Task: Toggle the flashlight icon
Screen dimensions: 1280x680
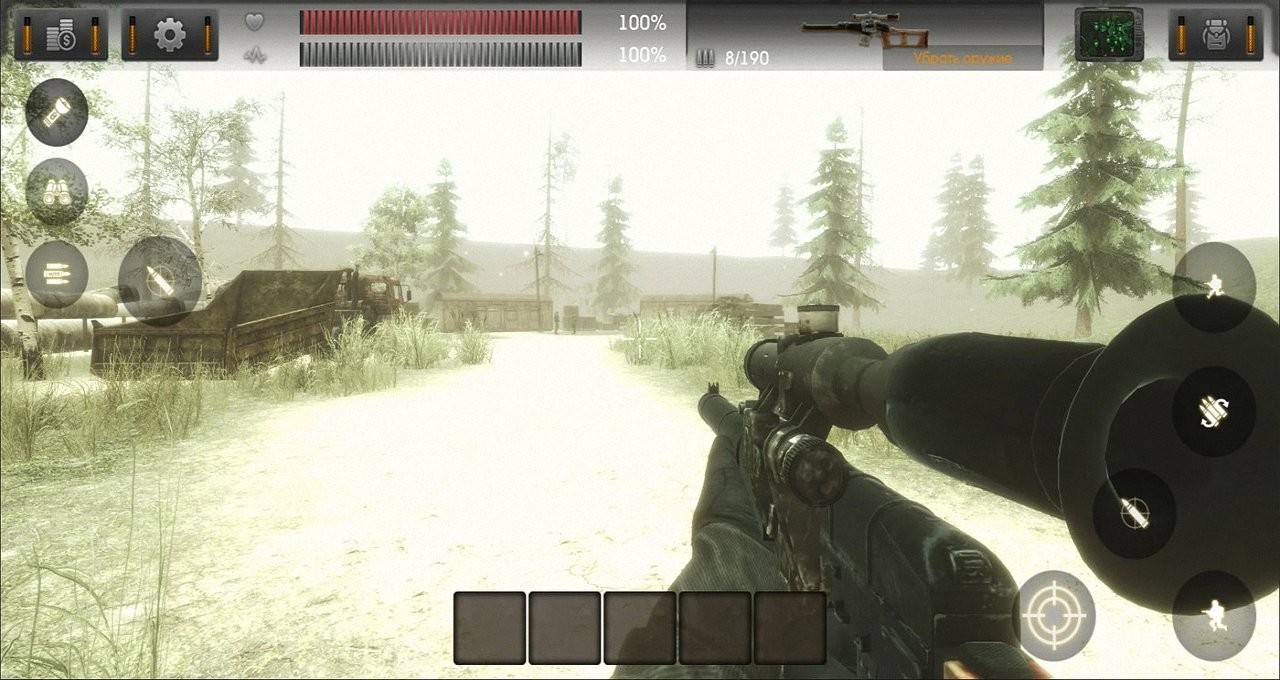Action: 57,111
